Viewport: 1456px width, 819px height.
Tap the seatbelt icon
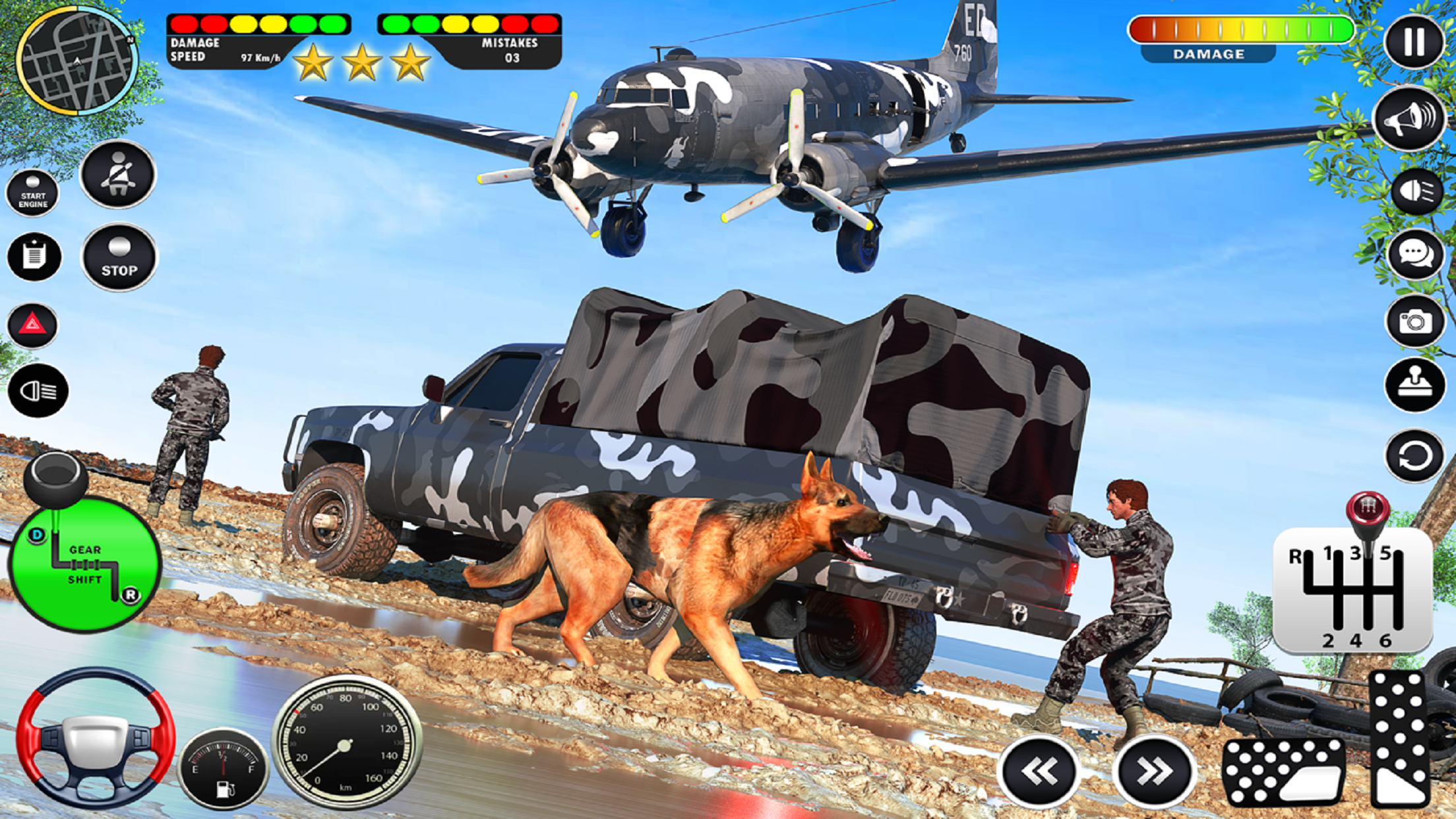pyautogui.click(x=117, y=177)
